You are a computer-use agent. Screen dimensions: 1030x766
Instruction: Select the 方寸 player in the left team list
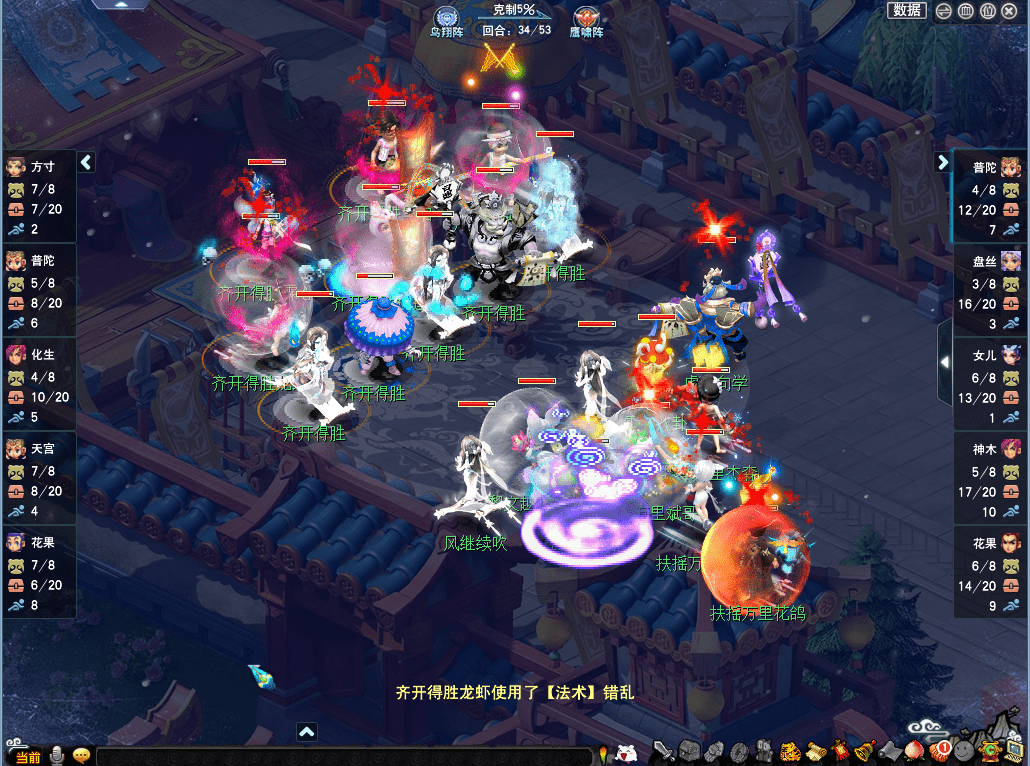click(x=39, y=196)
